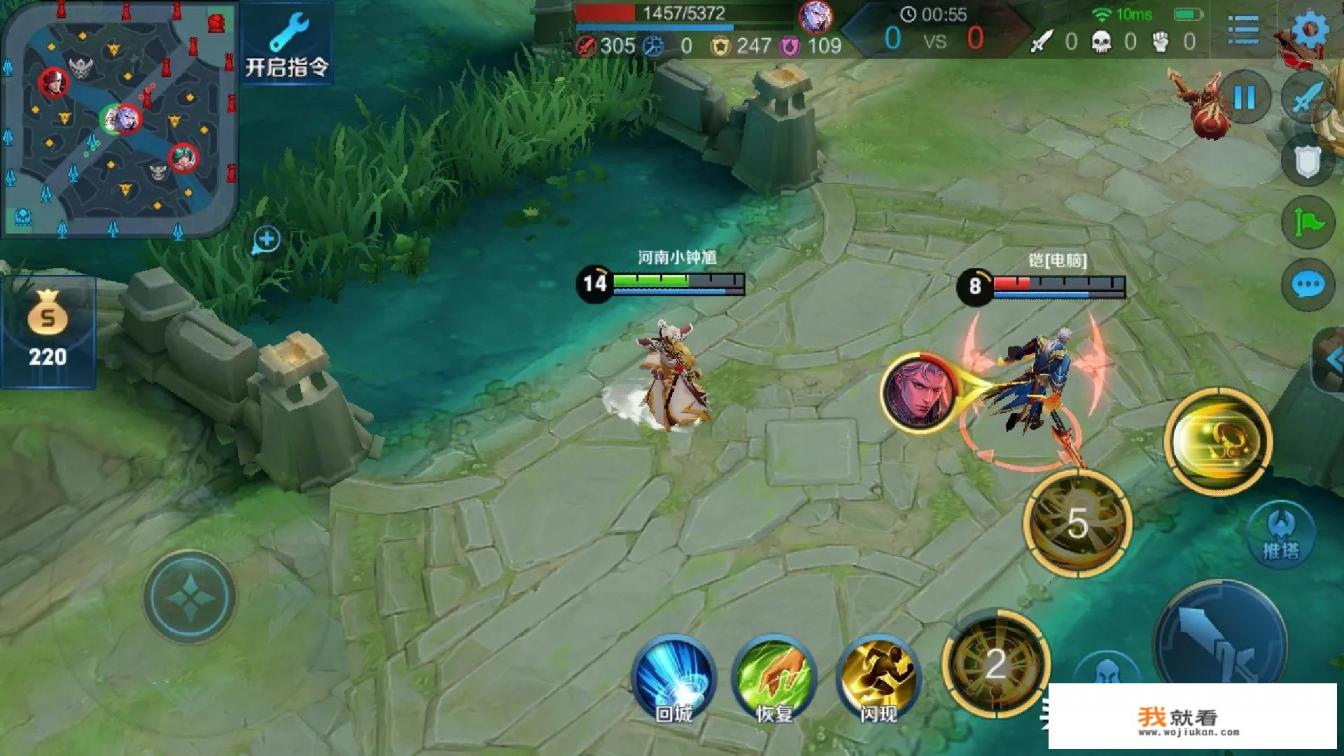Image resolution: width=1344 pixels, height=756 pixels.
Task: Send the shield defend signal
Action: [x=1308, y=160]
